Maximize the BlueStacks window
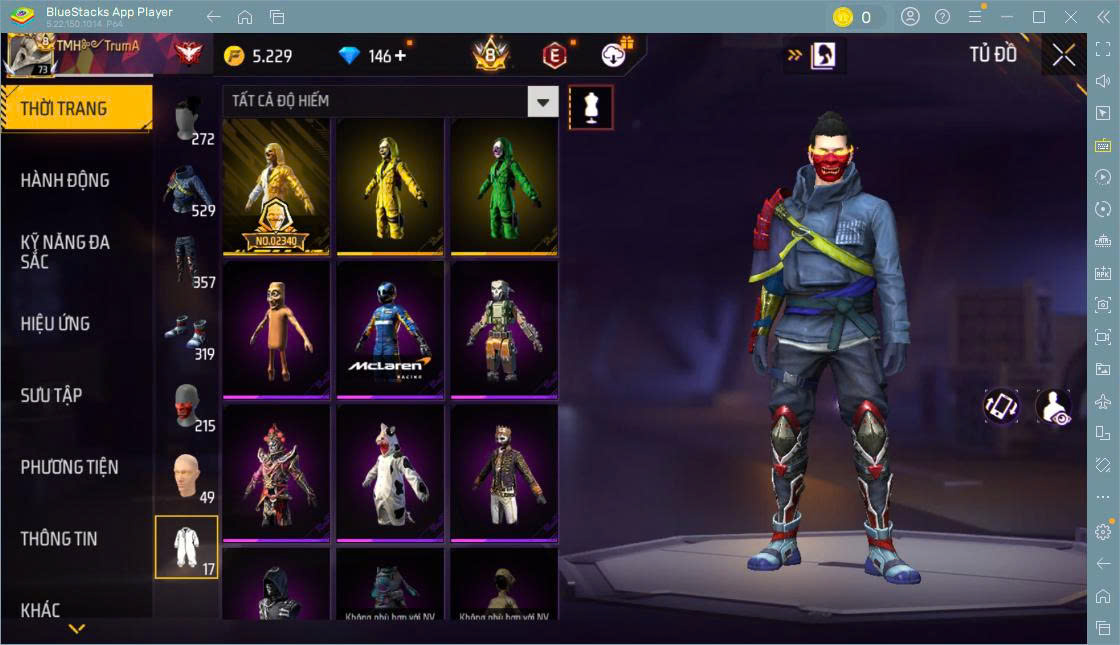 click(1039, 17)
